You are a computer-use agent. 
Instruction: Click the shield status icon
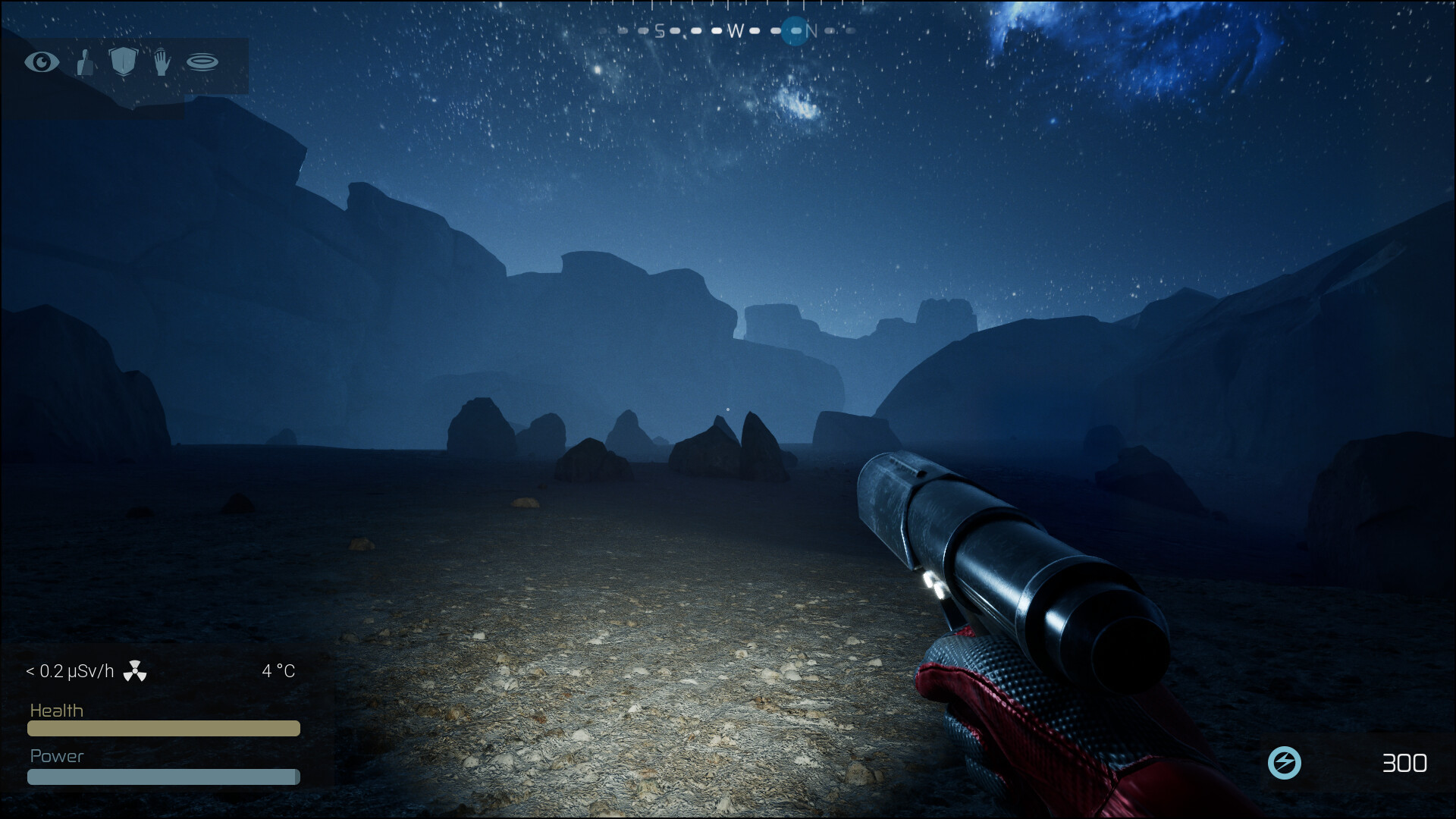(123, 62)
